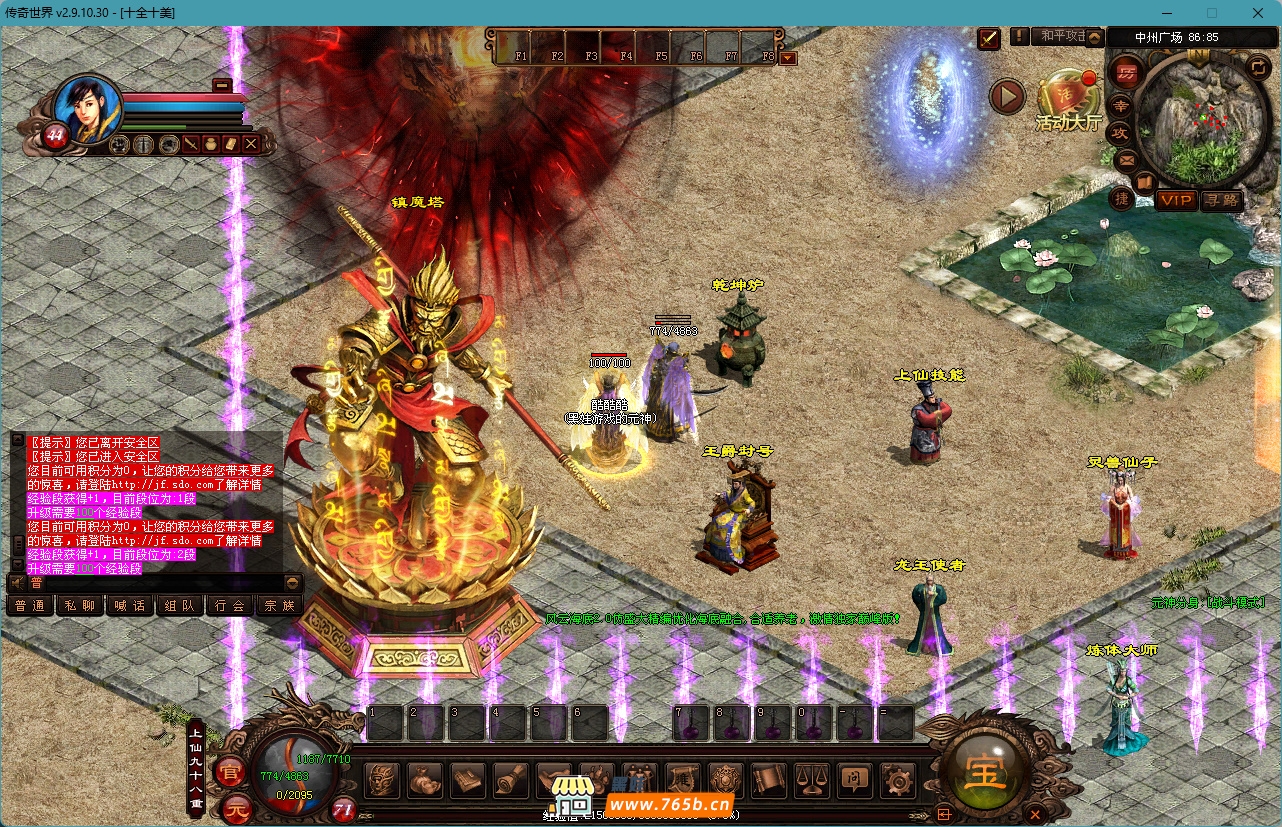The height and width of the screenshot is (827, 1282).
Task: Toggle the minimap rotate arrows button
Action: tap(1257, 67)
